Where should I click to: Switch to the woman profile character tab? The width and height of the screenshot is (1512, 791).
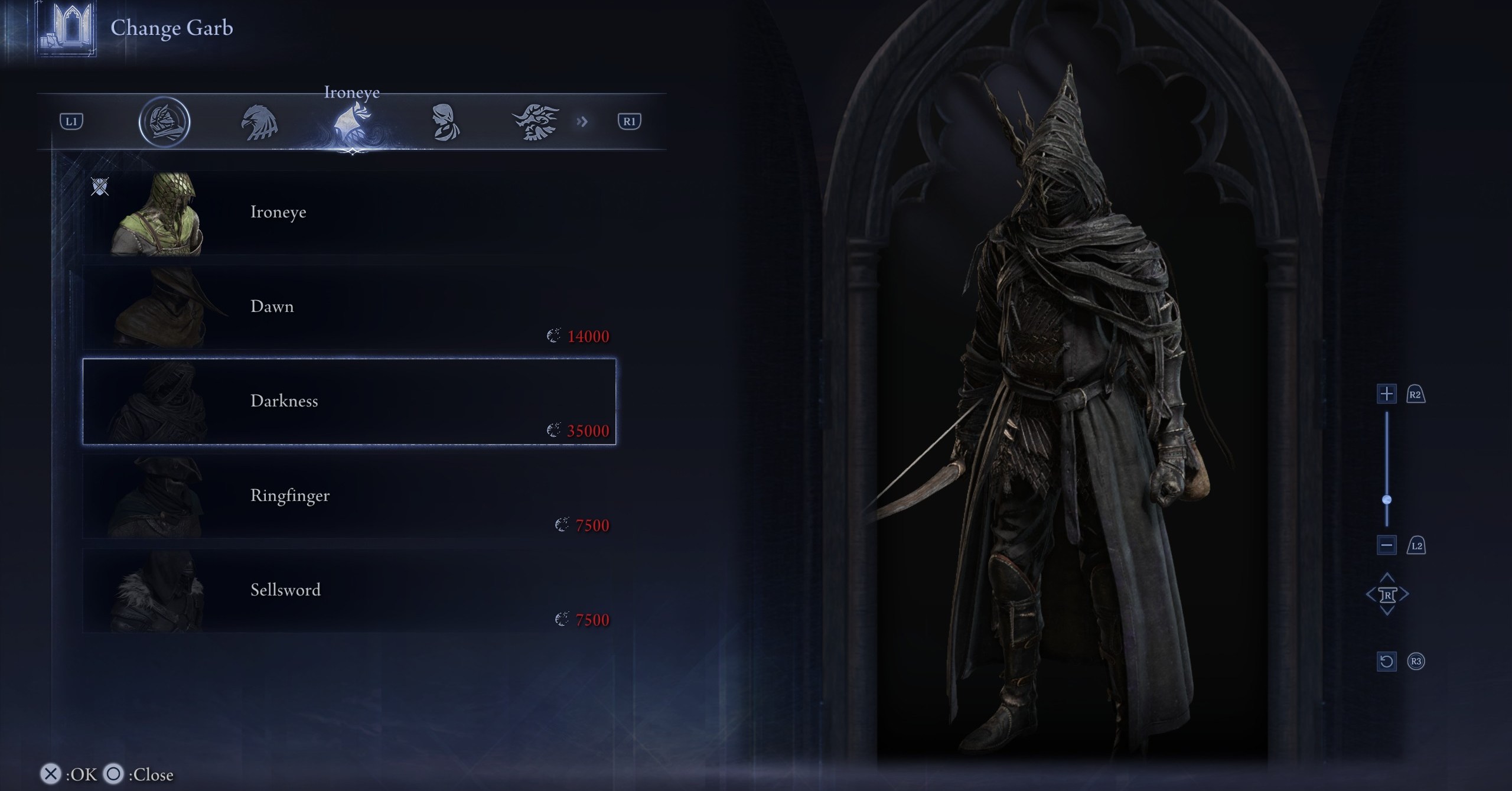click(x=444, y=122)
